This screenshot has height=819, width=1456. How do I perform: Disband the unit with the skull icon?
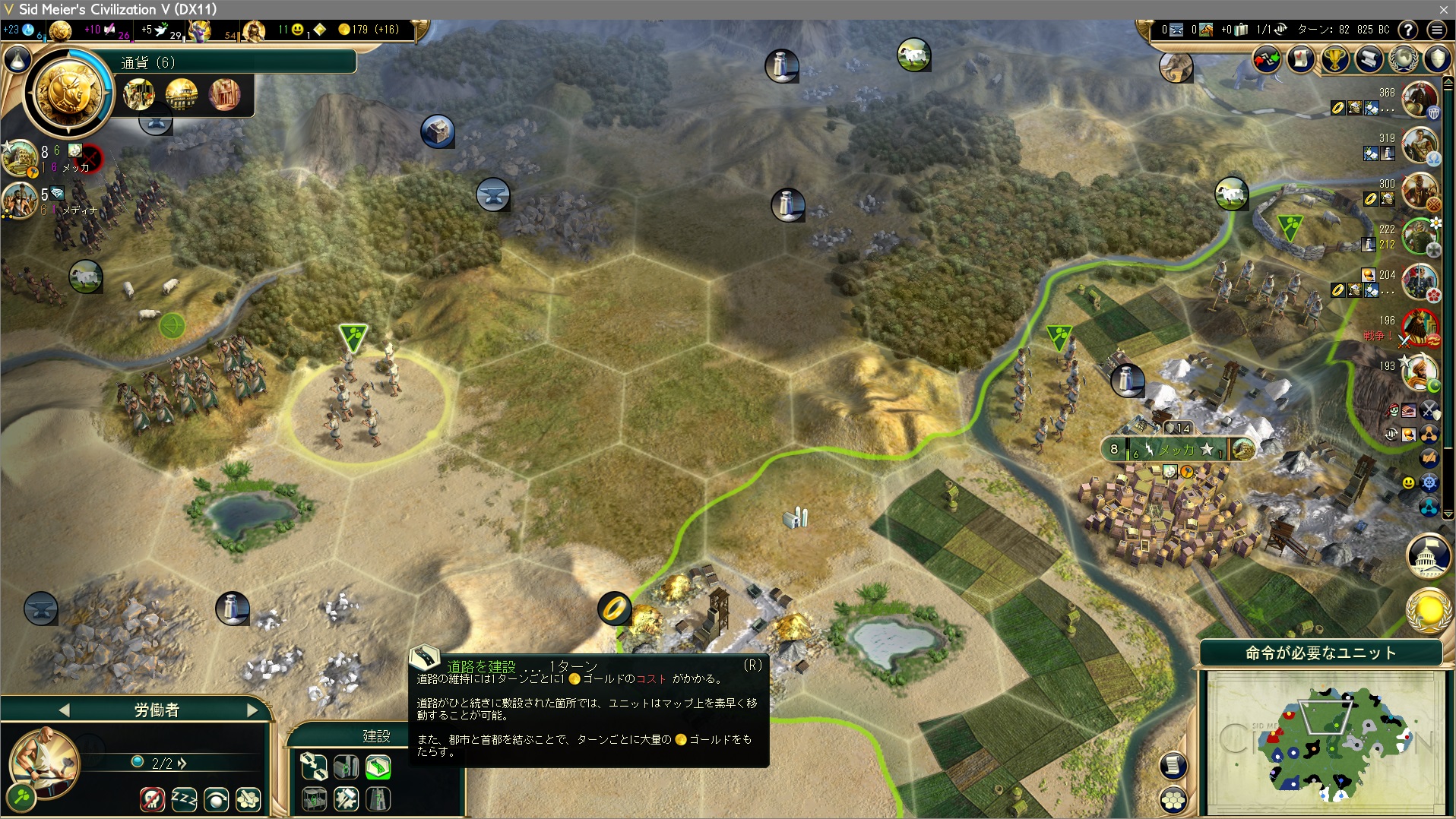[x=152, y=798]
